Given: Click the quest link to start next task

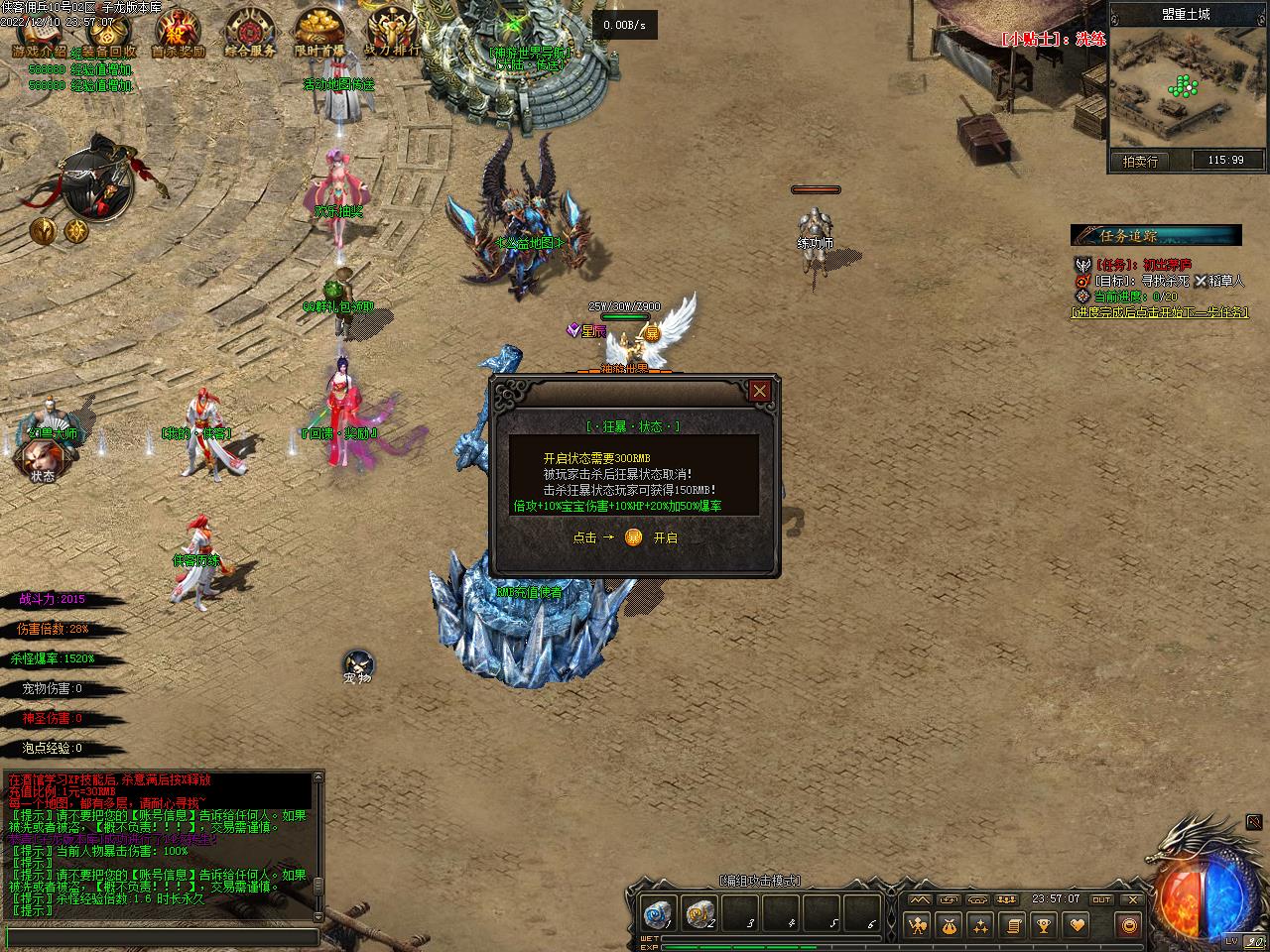Looking at the screenshot, I should pos(1159,312).
